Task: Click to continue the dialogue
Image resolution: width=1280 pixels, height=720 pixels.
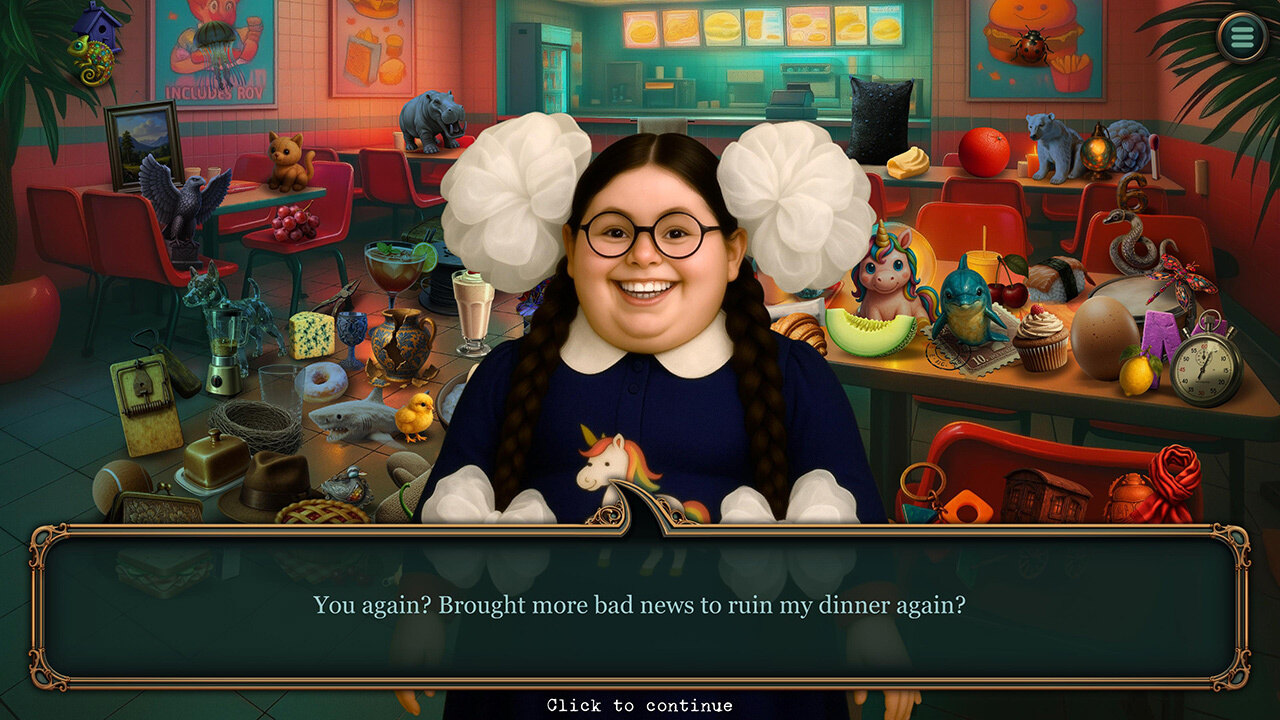Action: click(640, 705)
